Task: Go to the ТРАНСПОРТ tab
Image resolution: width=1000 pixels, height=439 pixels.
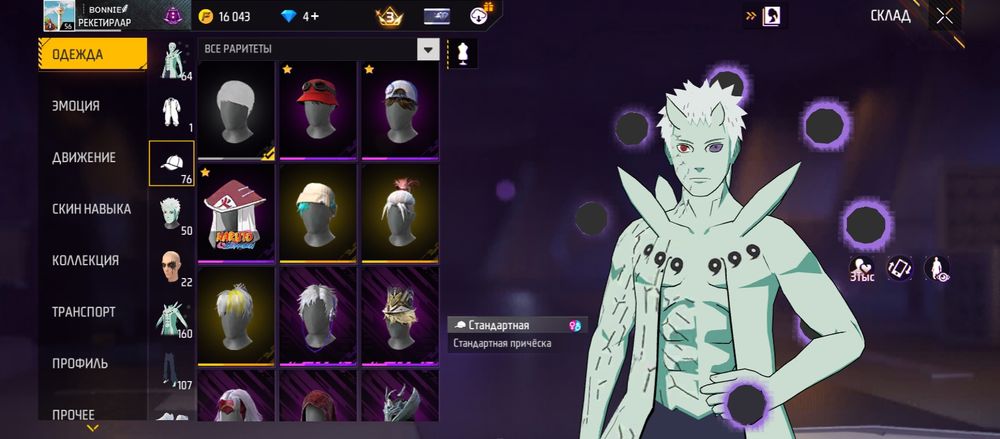Action: (83, 312)
